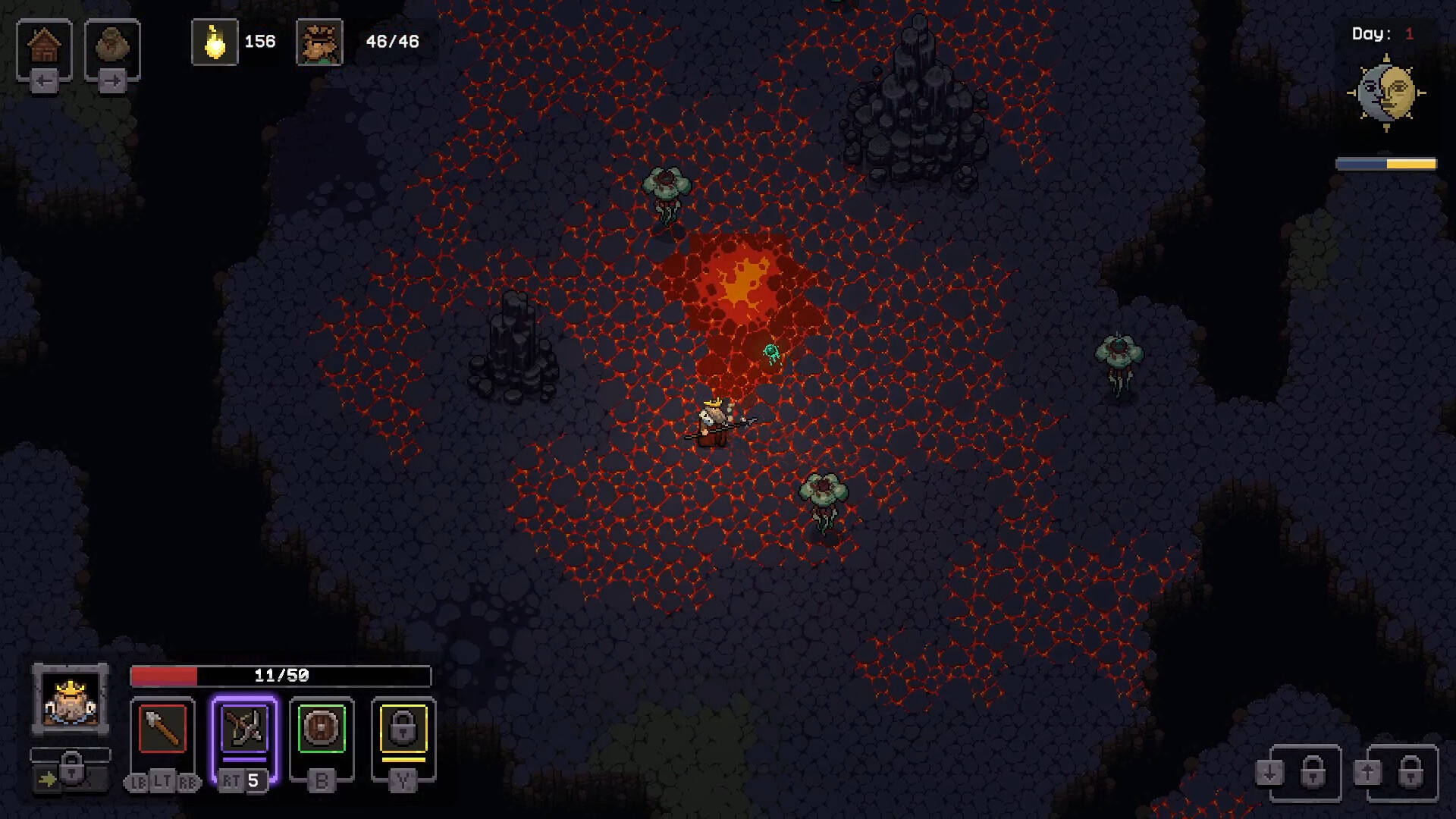The width and height of the screenshot is (1456, 819).
Task: Click the hatted villager population portrait
Action: [319, 42]
